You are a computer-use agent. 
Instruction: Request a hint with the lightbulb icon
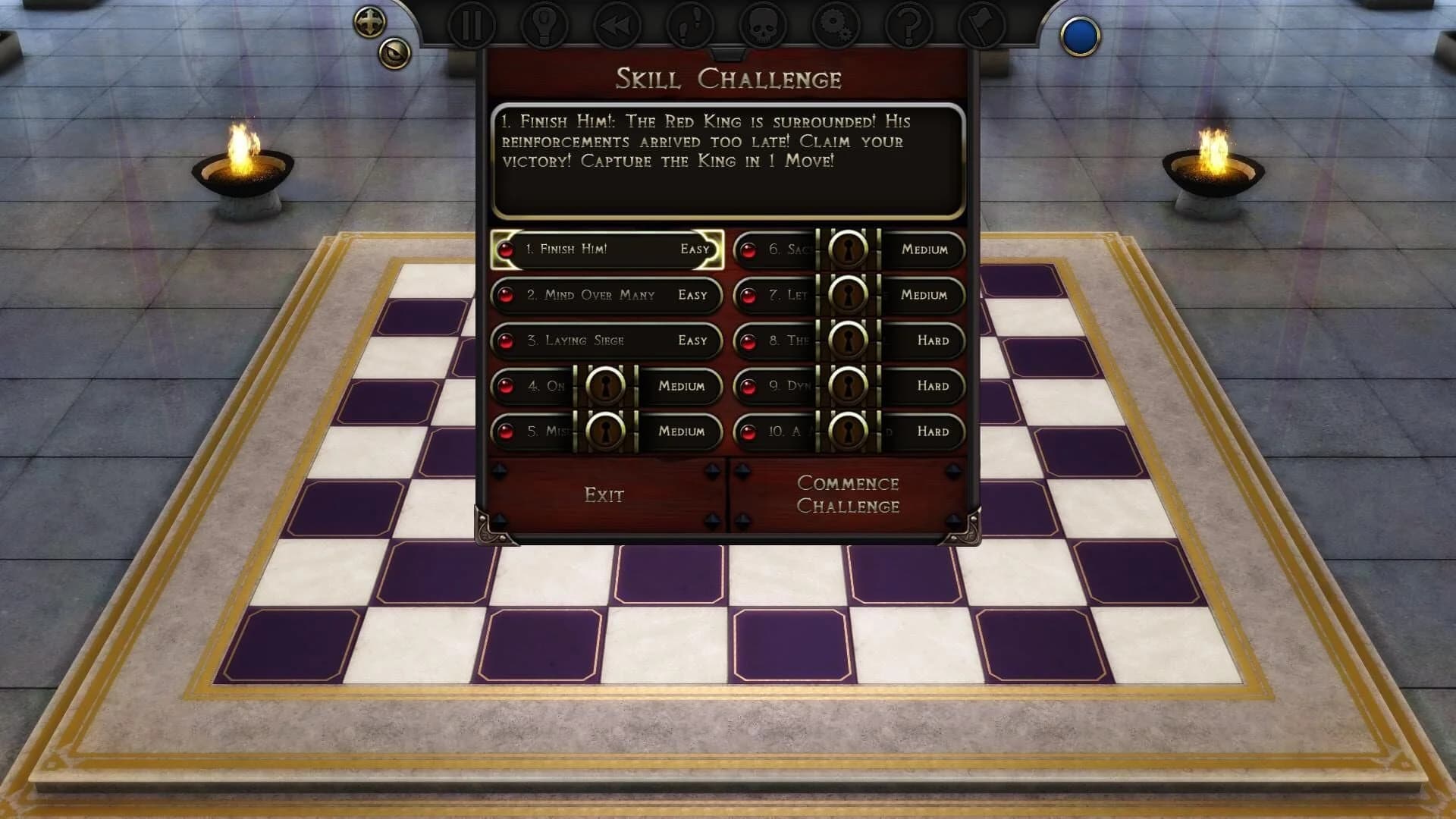pos(545,24)
